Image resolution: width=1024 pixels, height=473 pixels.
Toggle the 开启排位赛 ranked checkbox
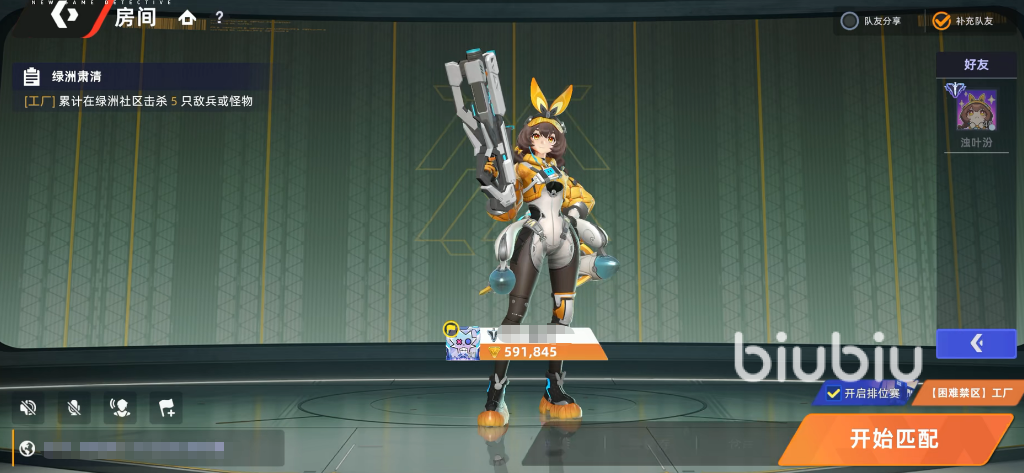833,393
